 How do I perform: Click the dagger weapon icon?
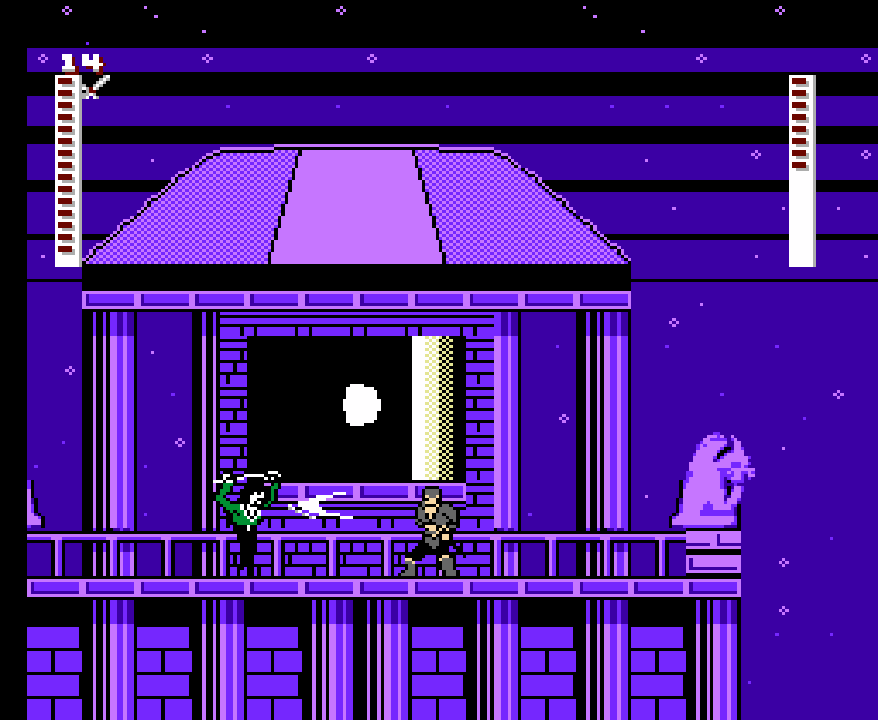[95, 86]
